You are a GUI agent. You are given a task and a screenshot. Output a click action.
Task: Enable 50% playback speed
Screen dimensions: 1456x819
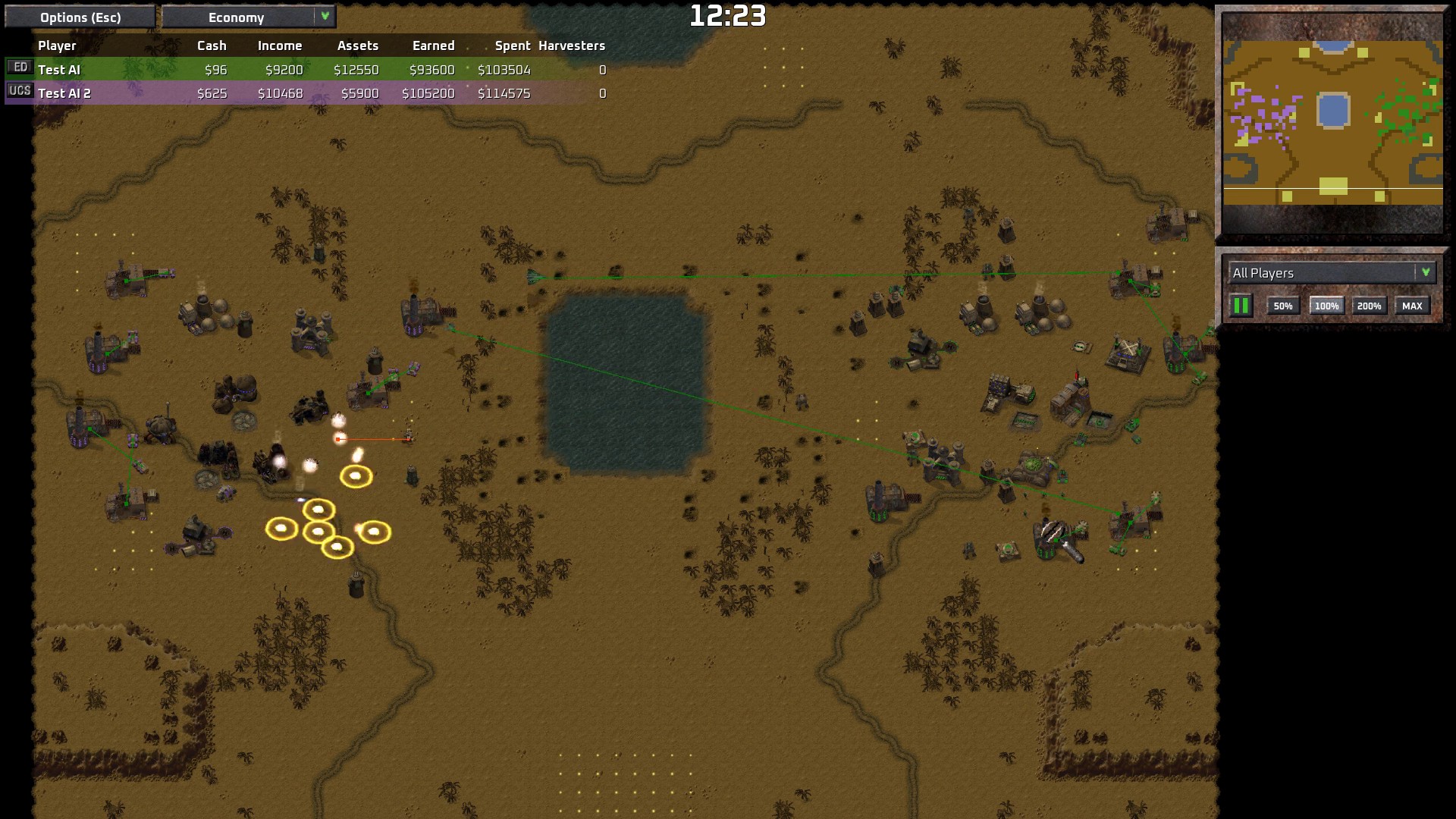[1284, 305]
